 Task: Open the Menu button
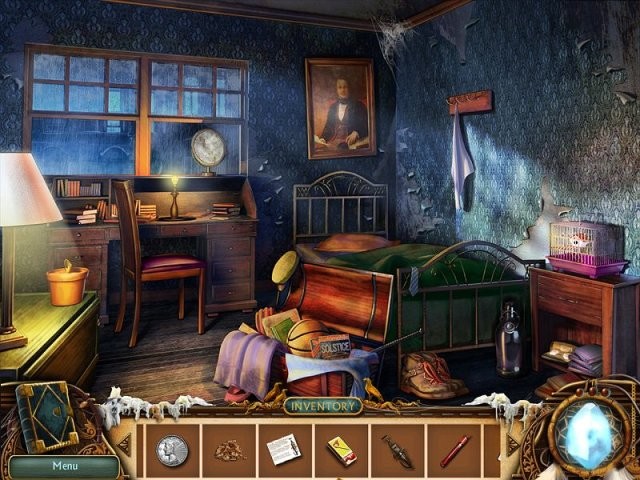[x=65, y=465]
